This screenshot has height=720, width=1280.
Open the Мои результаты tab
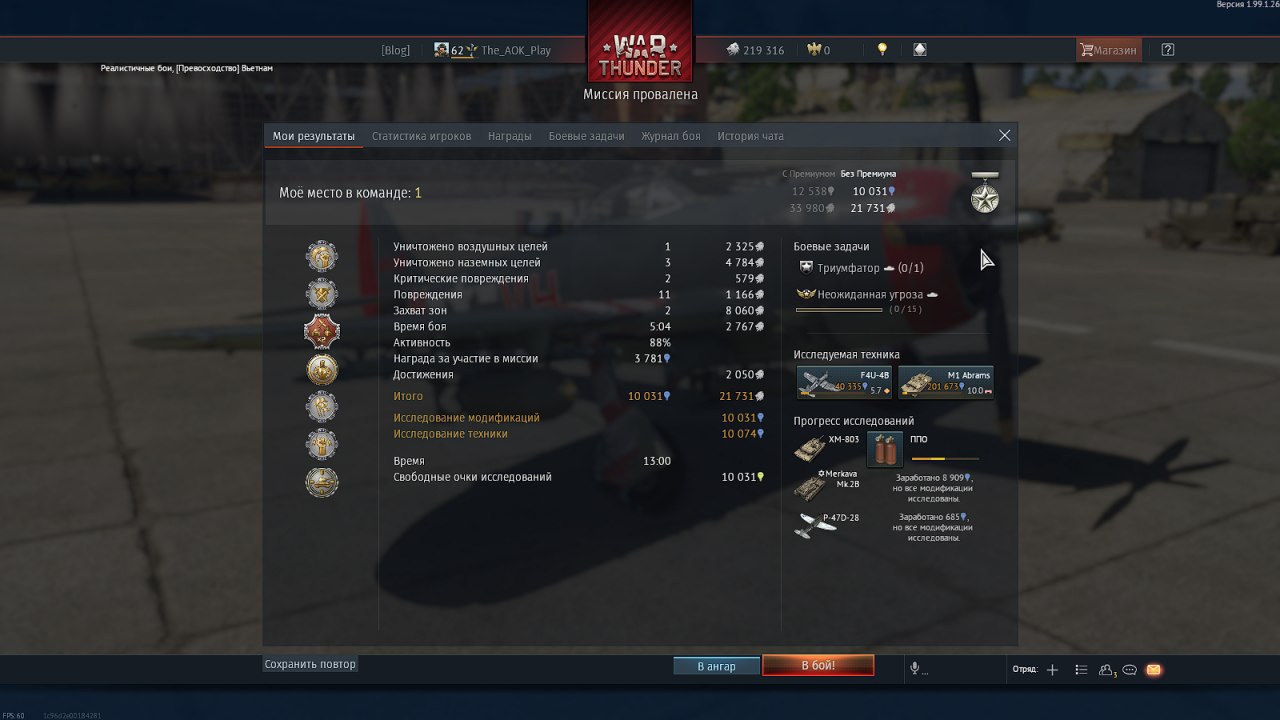tap(313, 136)
